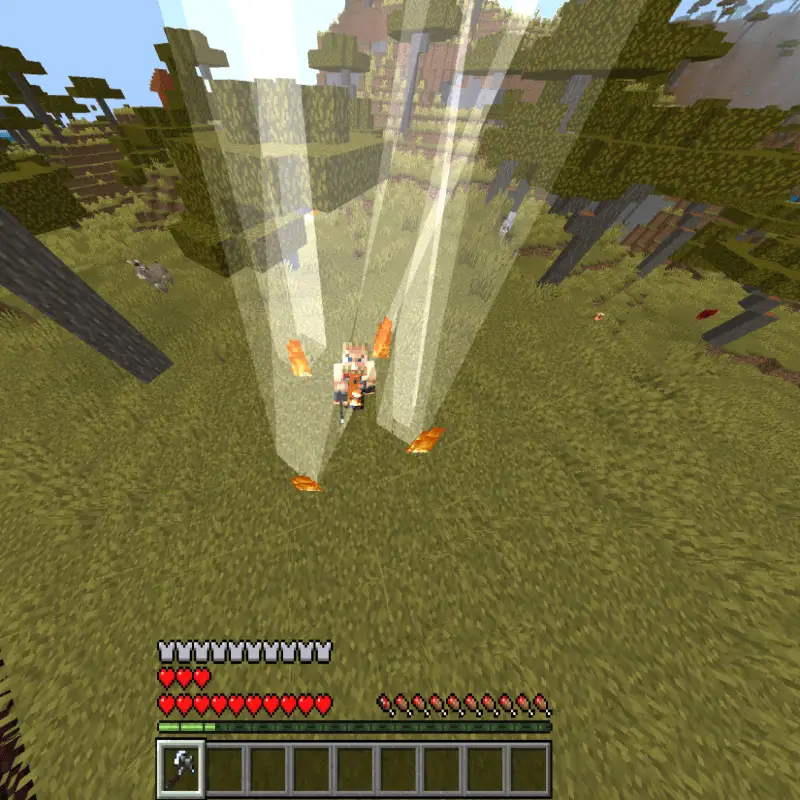The image size is (800, 800).
Task: Select the iron axe hotbar slot
Action: click(181, 768)
